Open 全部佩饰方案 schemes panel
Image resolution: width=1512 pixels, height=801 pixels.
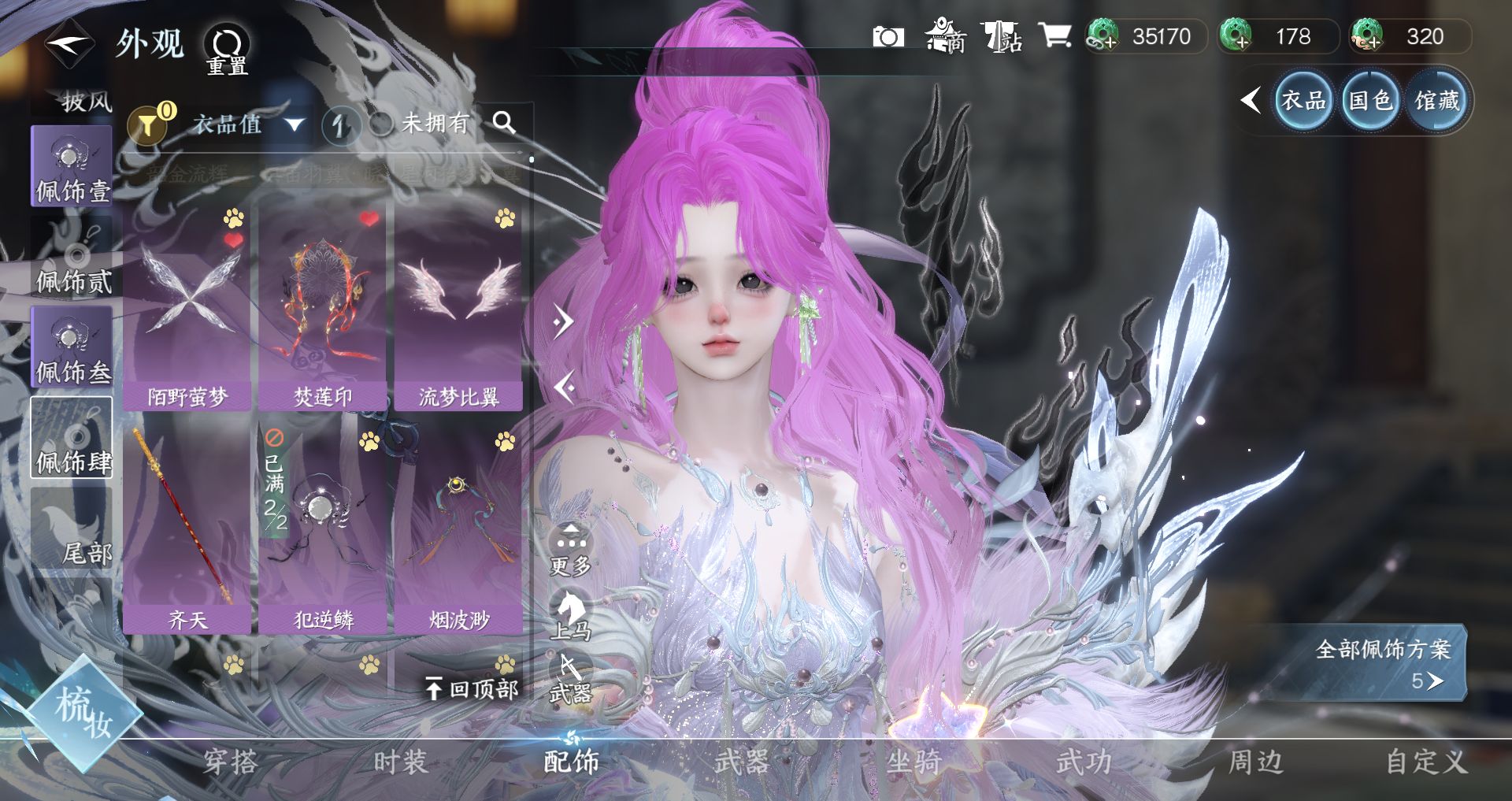(x=1383, y=663)
